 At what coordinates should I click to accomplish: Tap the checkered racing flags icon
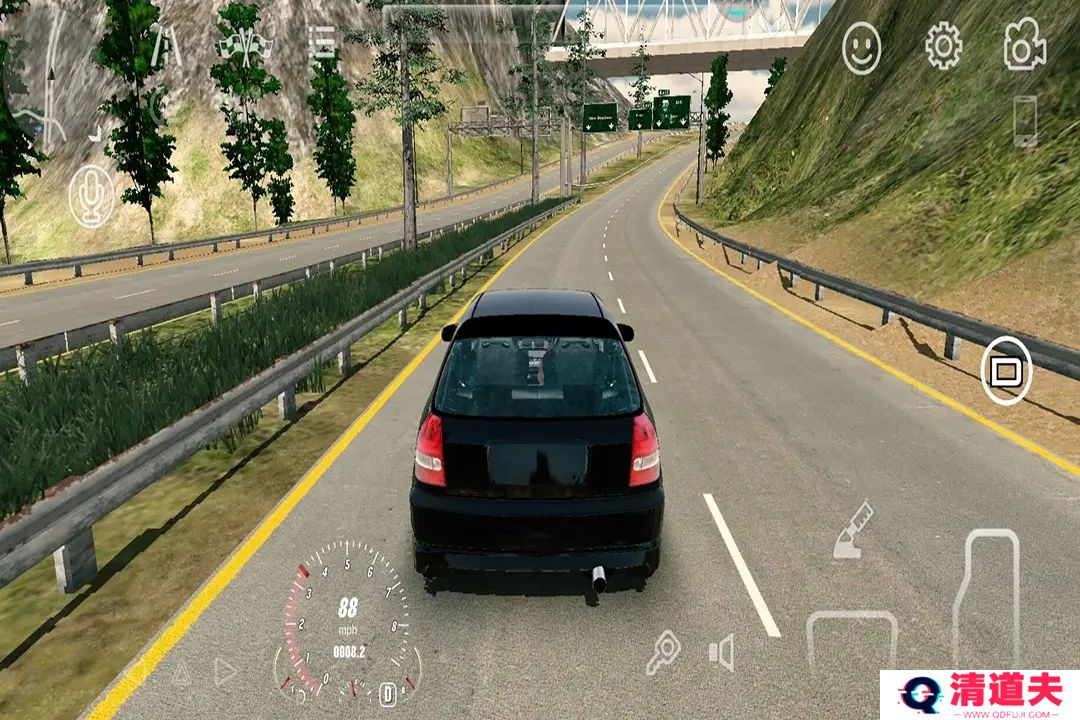click(246, 45)
